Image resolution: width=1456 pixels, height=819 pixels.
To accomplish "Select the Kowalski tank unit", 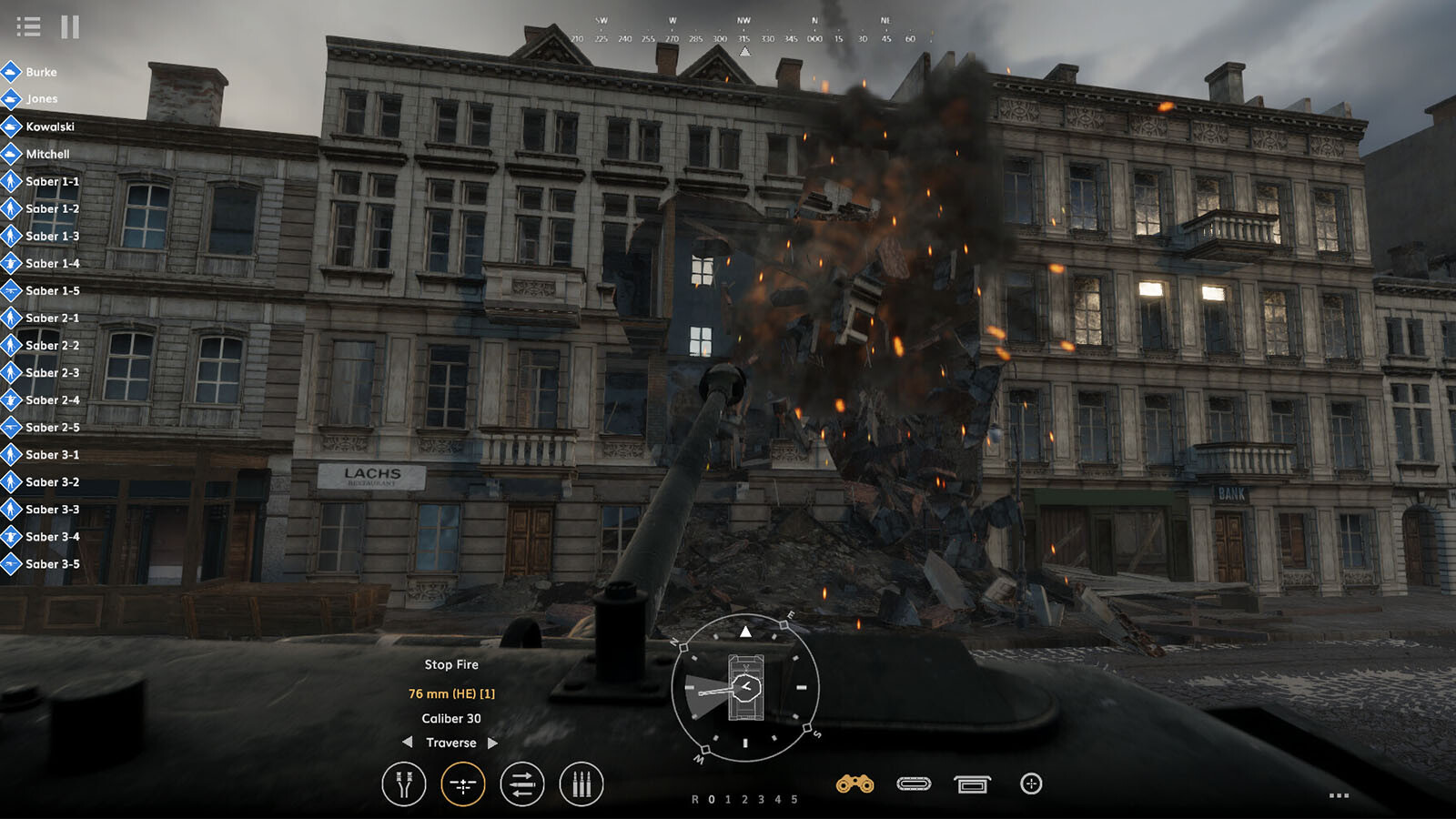I will tap(49, 126).
